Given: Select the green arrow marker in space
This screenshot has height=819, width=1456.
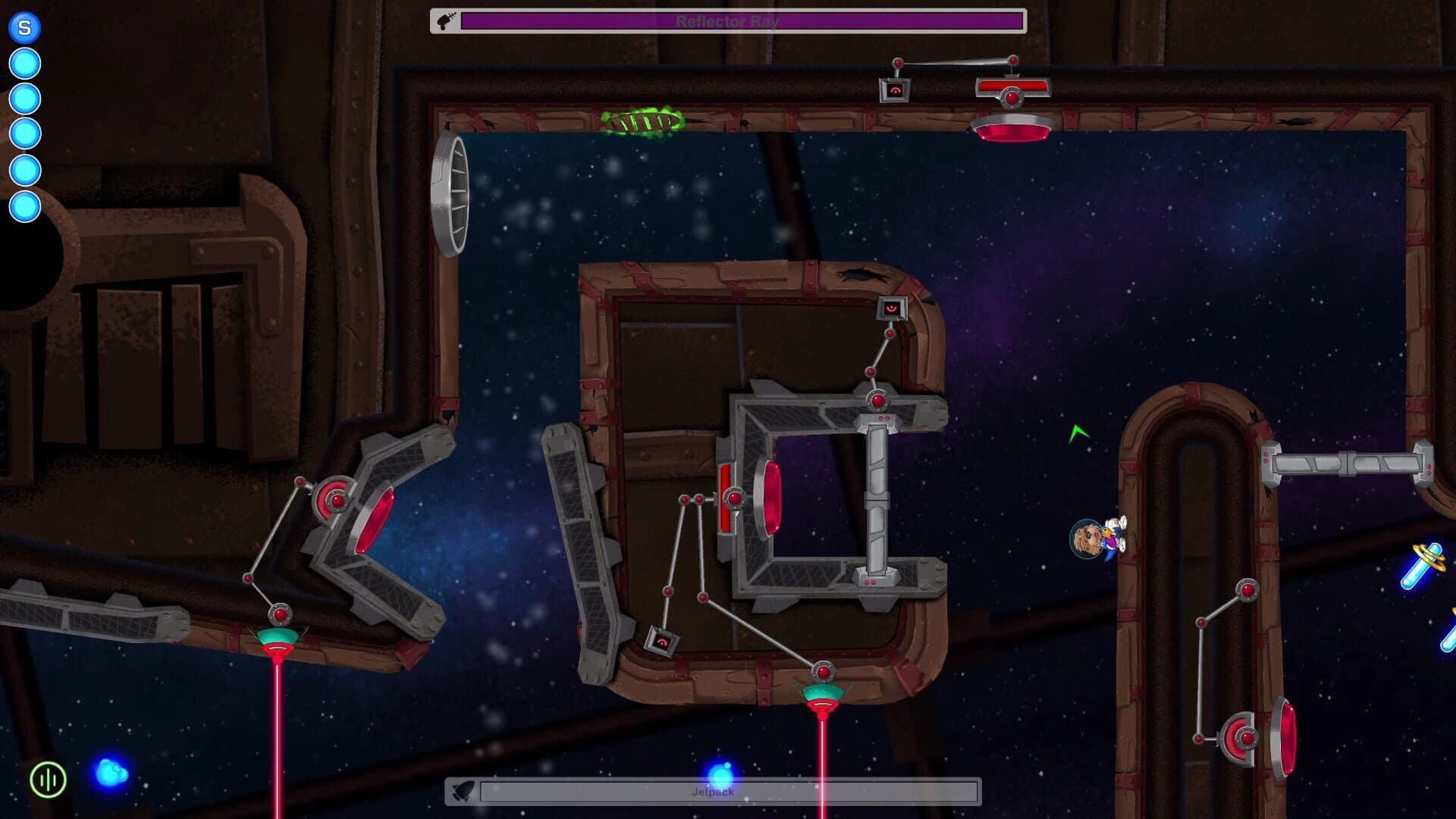Looking at the screenshot, I should (1078, 435).
